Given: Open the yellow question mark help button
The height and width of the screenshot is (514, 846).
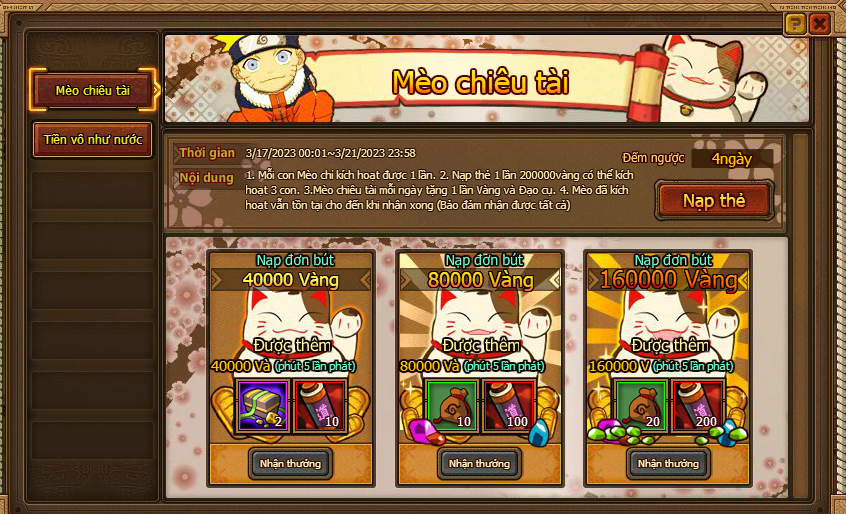Looking at the screenshot, I should pyautogui.click(x=795, y=24).
